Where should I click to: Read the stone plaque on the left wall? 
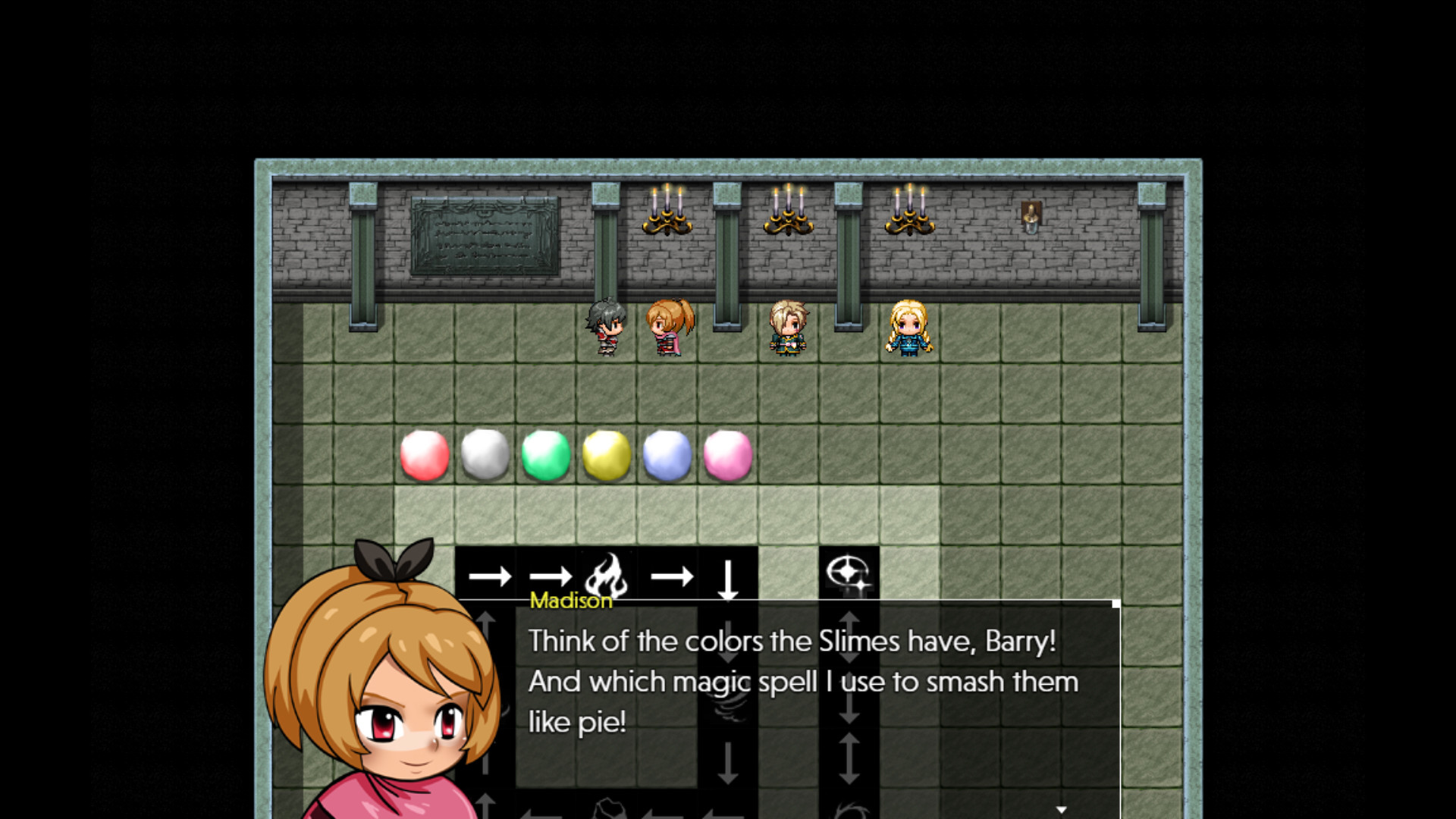(483, 237)
